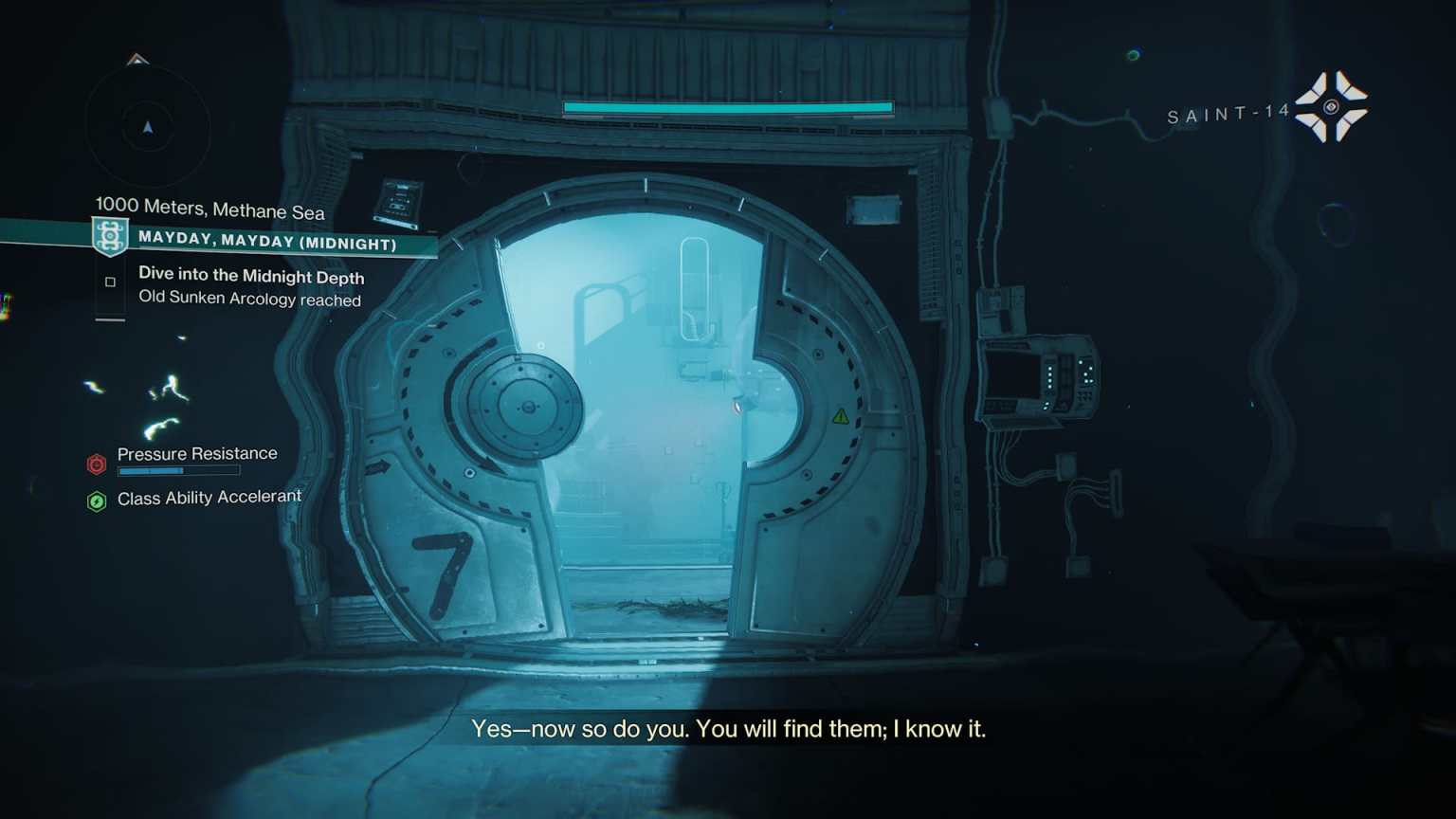Click the teal health bar above the doorway
Screen dimensions: 1456x819
click(728, 107)
